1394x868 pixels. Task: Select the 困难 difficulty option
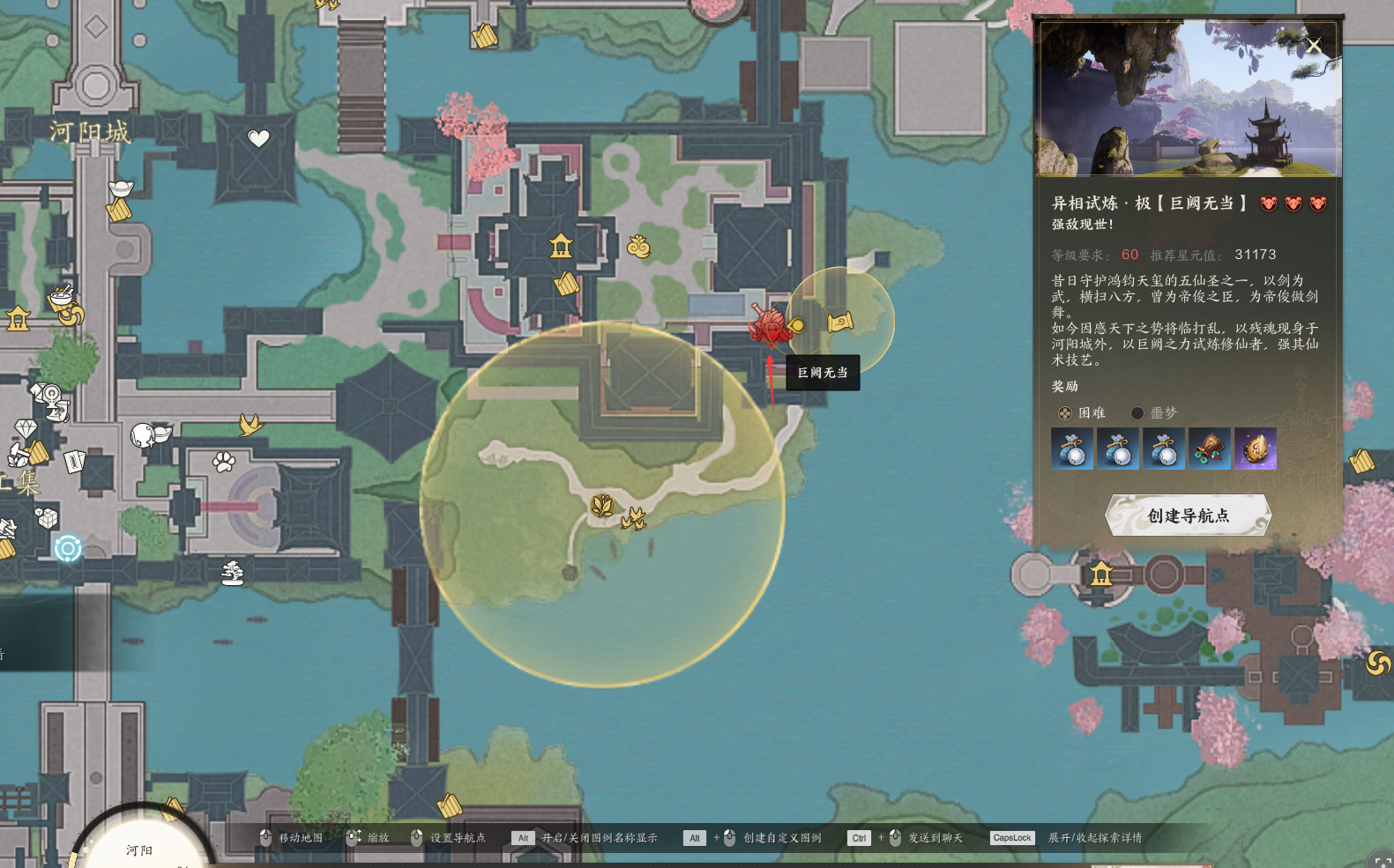(x=1065, y=413)
